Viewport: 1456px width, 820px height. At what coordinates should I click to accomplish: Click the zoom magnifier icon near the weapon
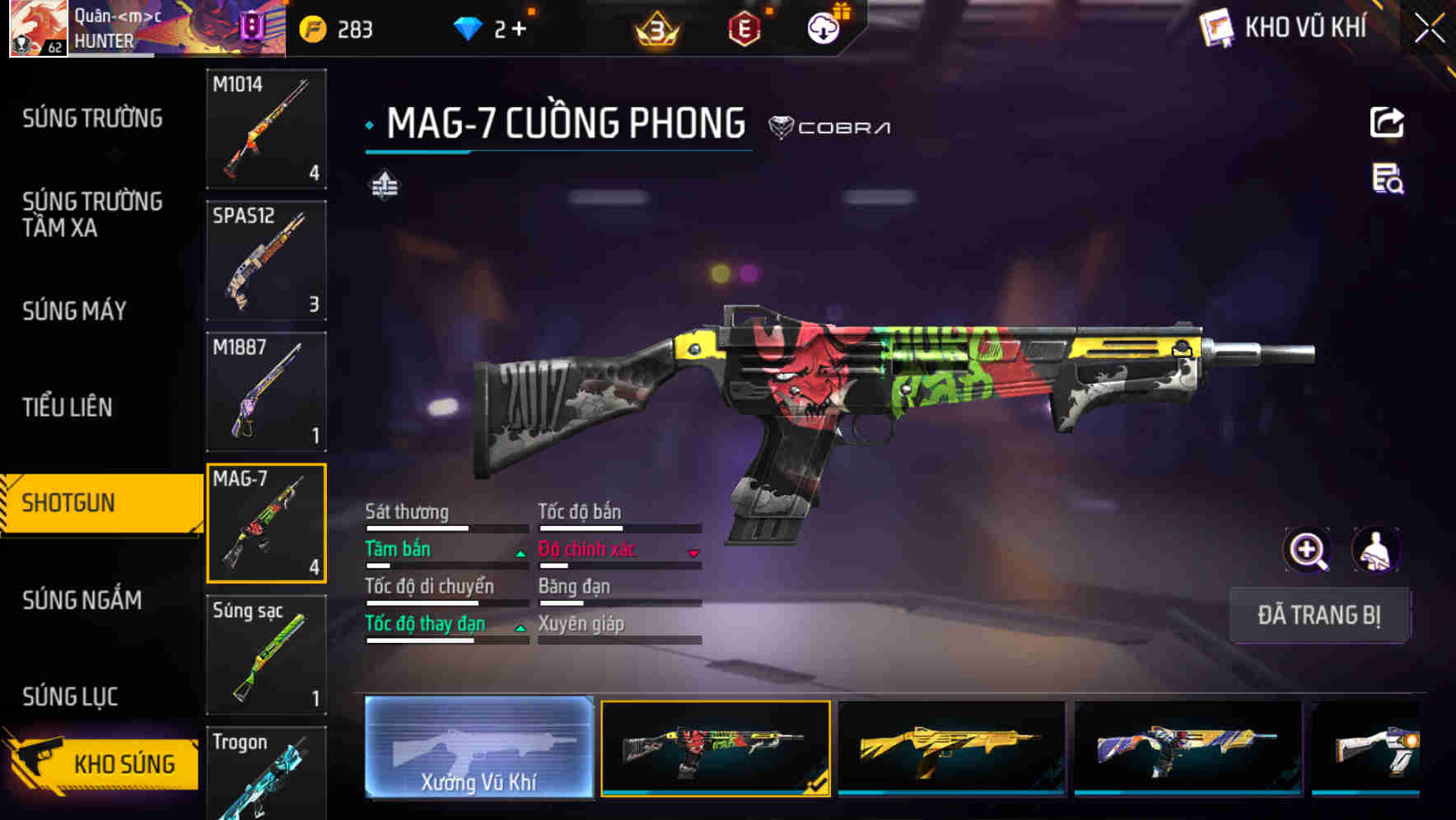coord(1306,550)
